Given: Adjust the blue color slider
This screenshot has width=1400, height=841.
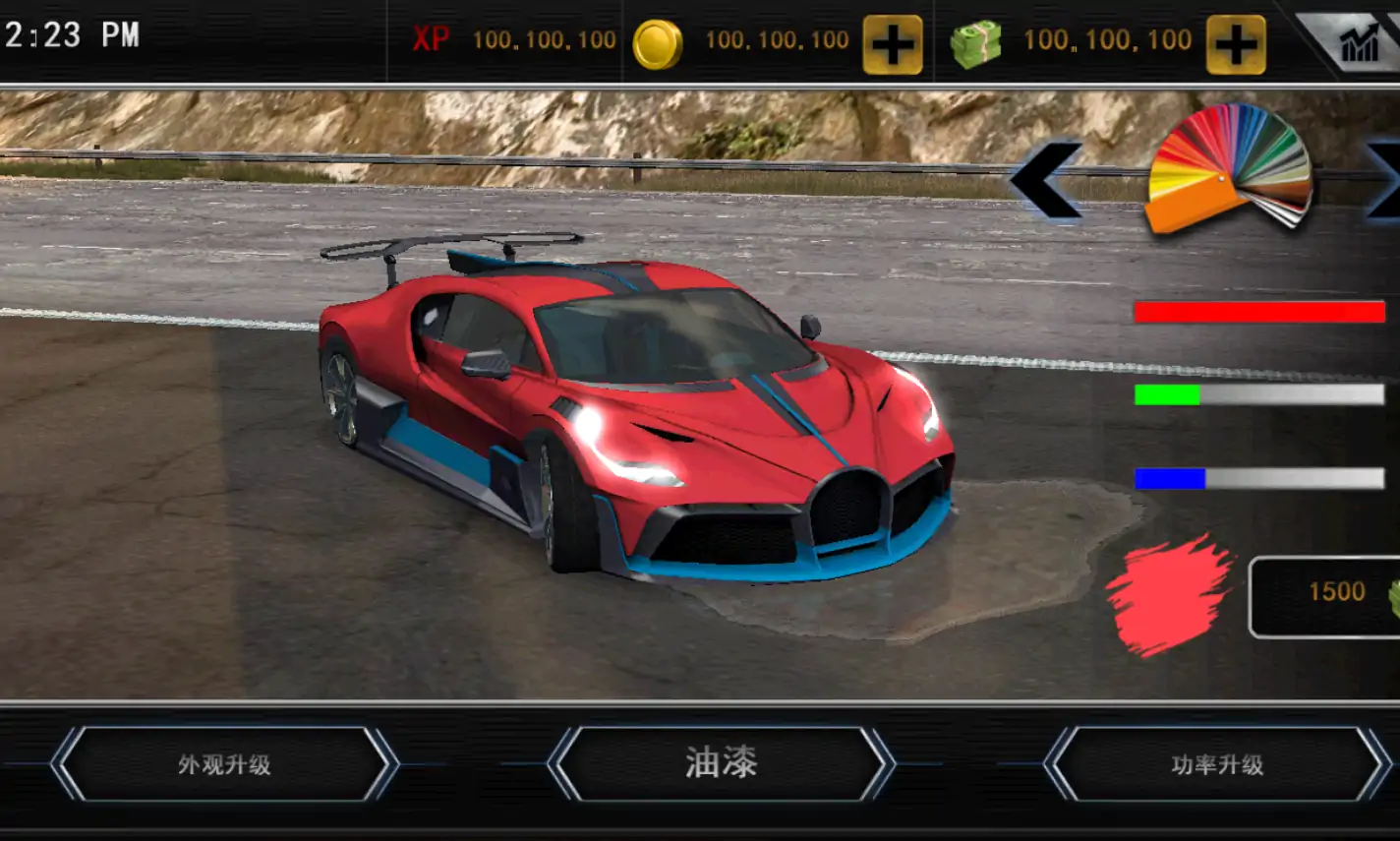Looking at the screenshot, I should (x=1259, y=479).
